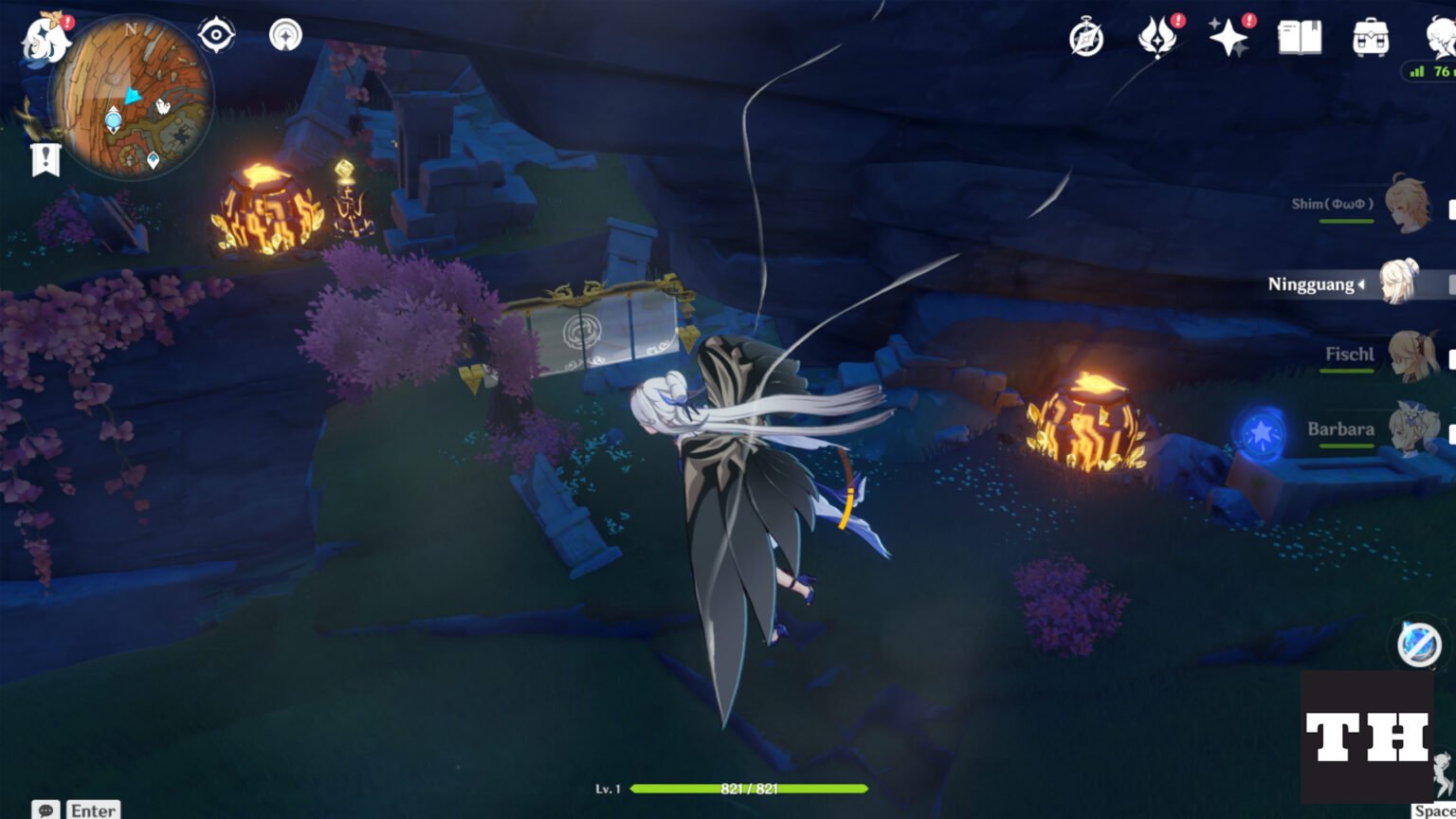Click the circular target icon beside the eye
Image resolution: width=1456 pixels, height=819 pixels.
pyautogui.click(x=285, y=36)
